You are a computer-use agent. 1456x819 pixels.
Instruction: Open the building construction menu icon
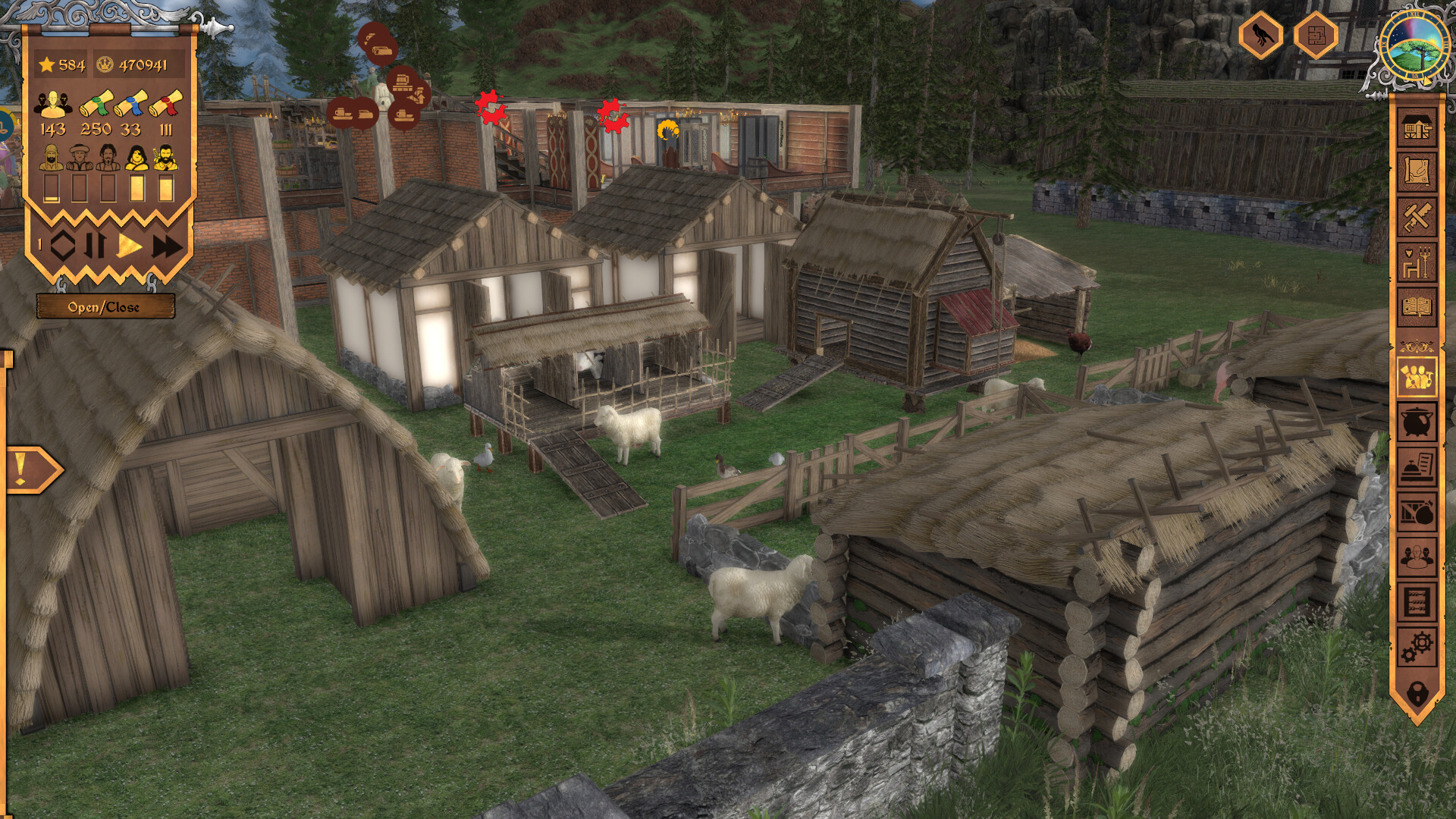pos(1419,125)
